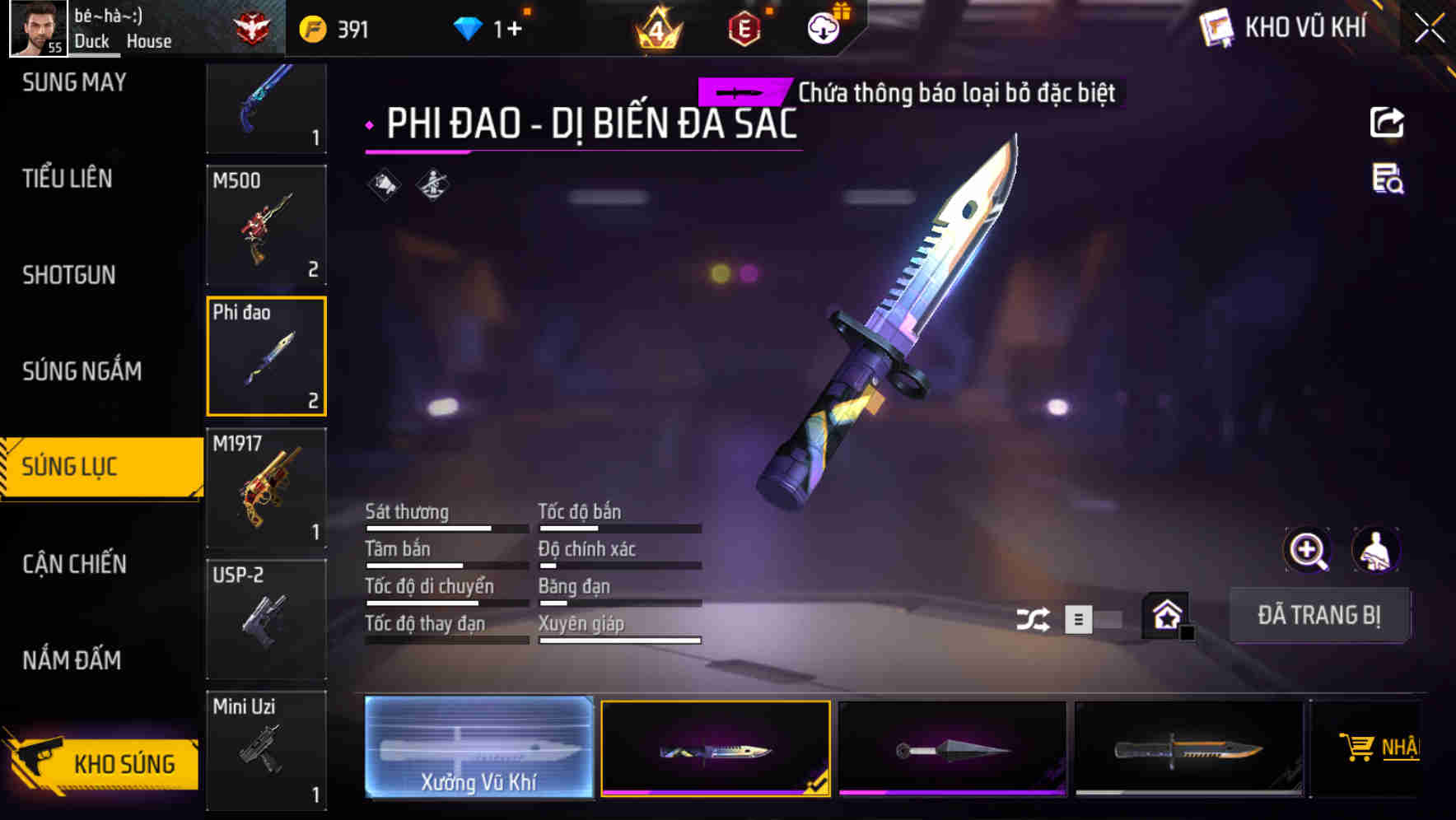Open the gold coin balance showing 391

pos(329,27)
